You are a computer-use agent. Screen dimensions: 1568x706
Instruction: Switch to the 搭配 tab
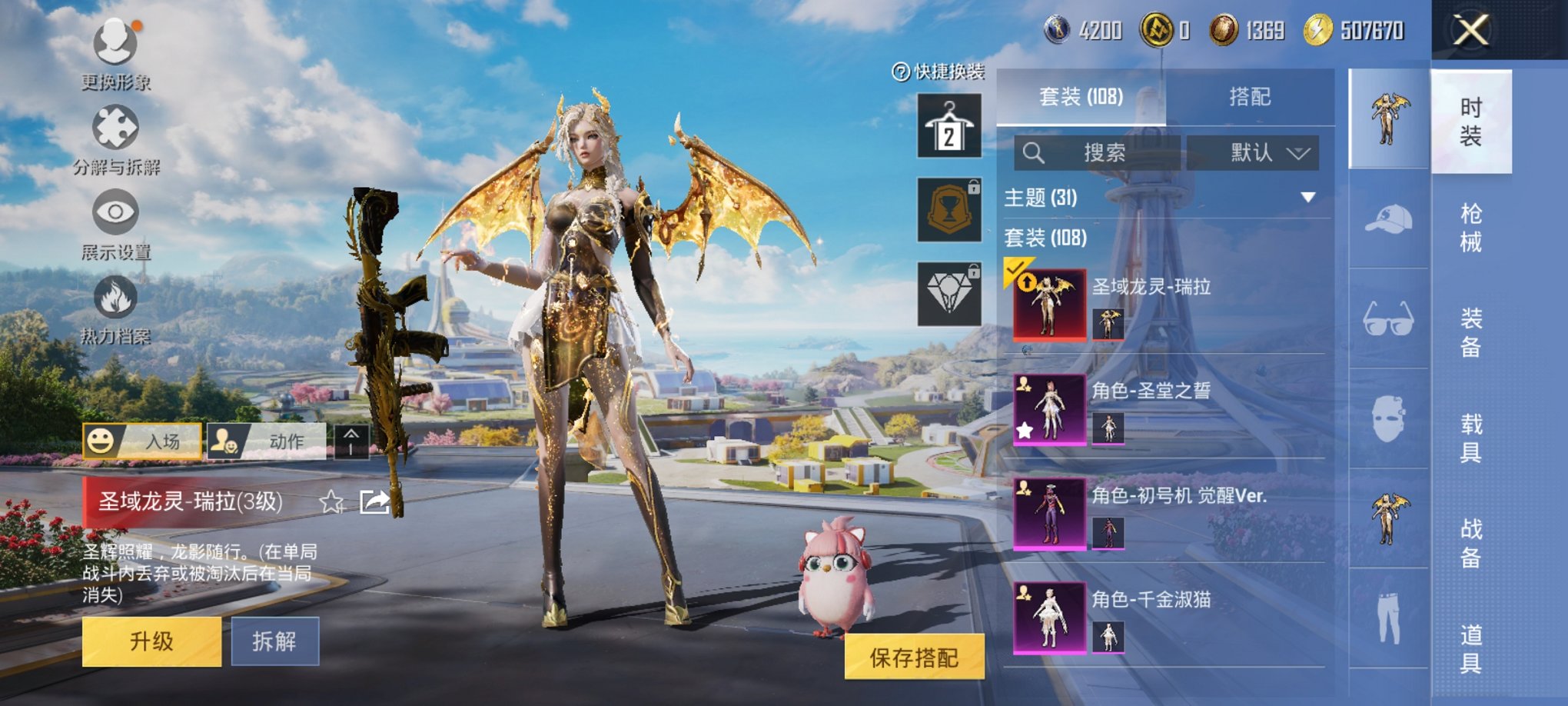pyautogui.click(x=1249, y=97)
